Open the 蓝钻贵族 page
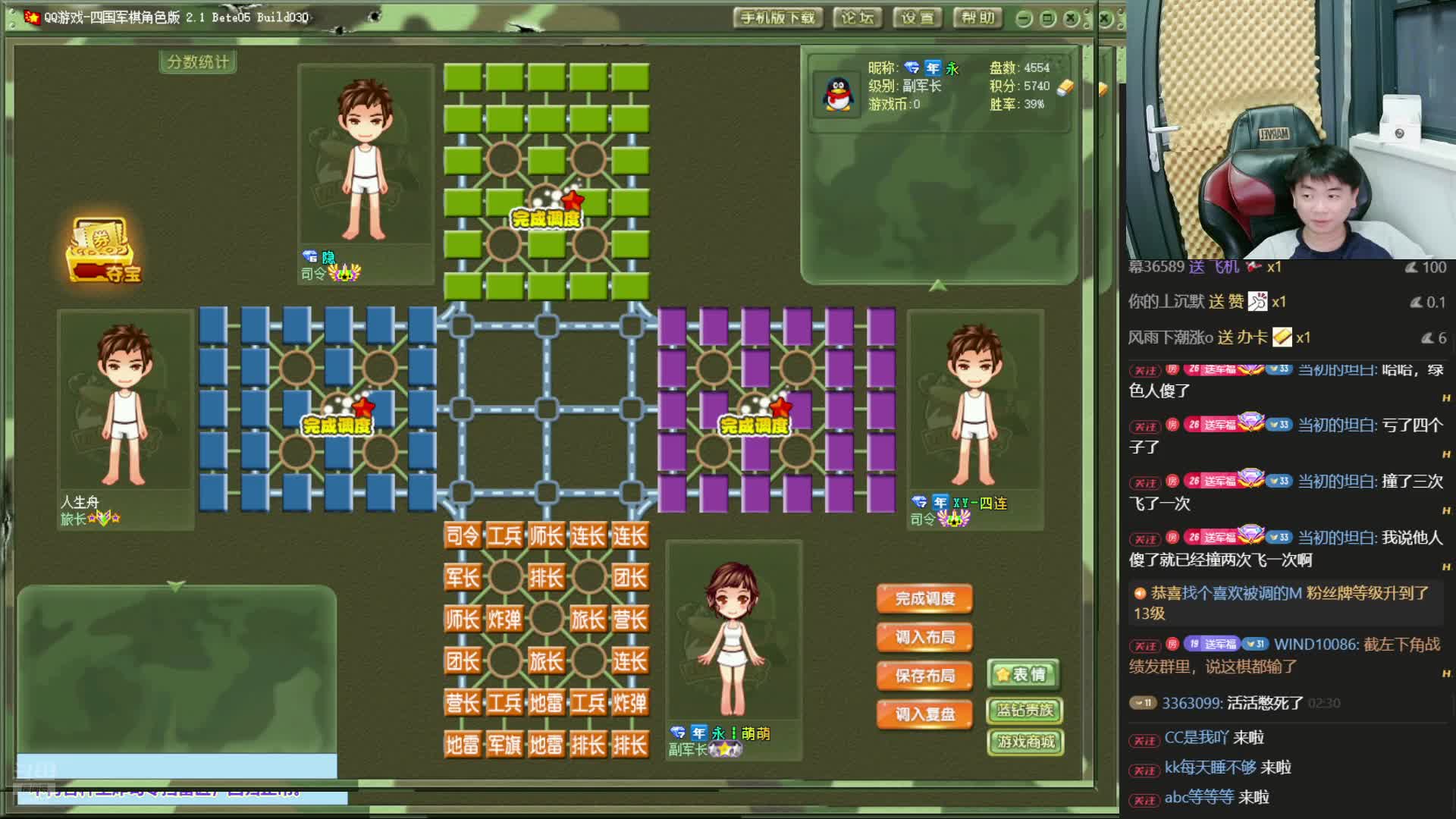Viewport: 1456px width, 819px height. click(x=1025, y=711)
